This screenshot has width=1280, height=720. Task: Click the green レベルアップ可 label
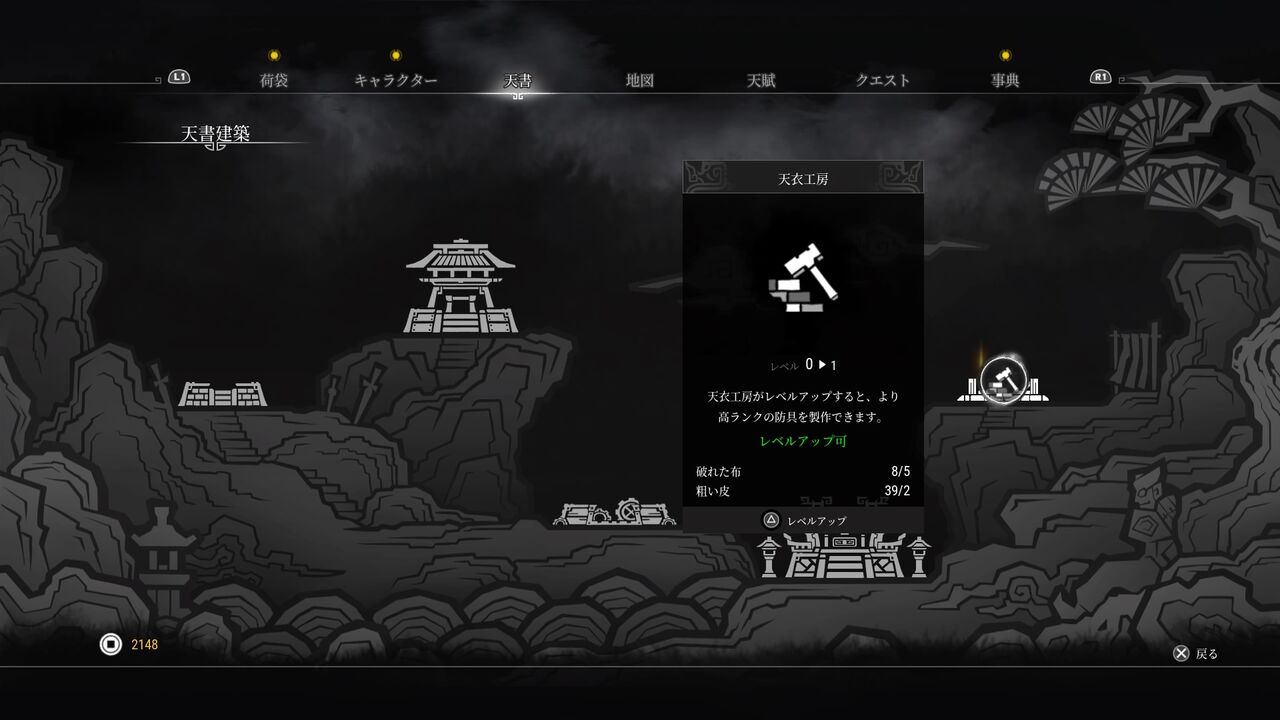click(x=803, y=442)
